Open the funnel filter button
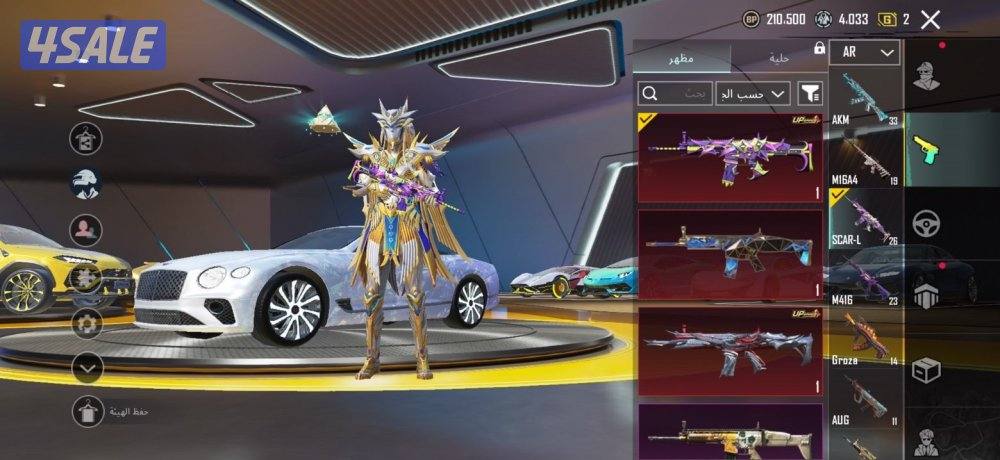The image size is (1000, 460). tap(810, 93)
